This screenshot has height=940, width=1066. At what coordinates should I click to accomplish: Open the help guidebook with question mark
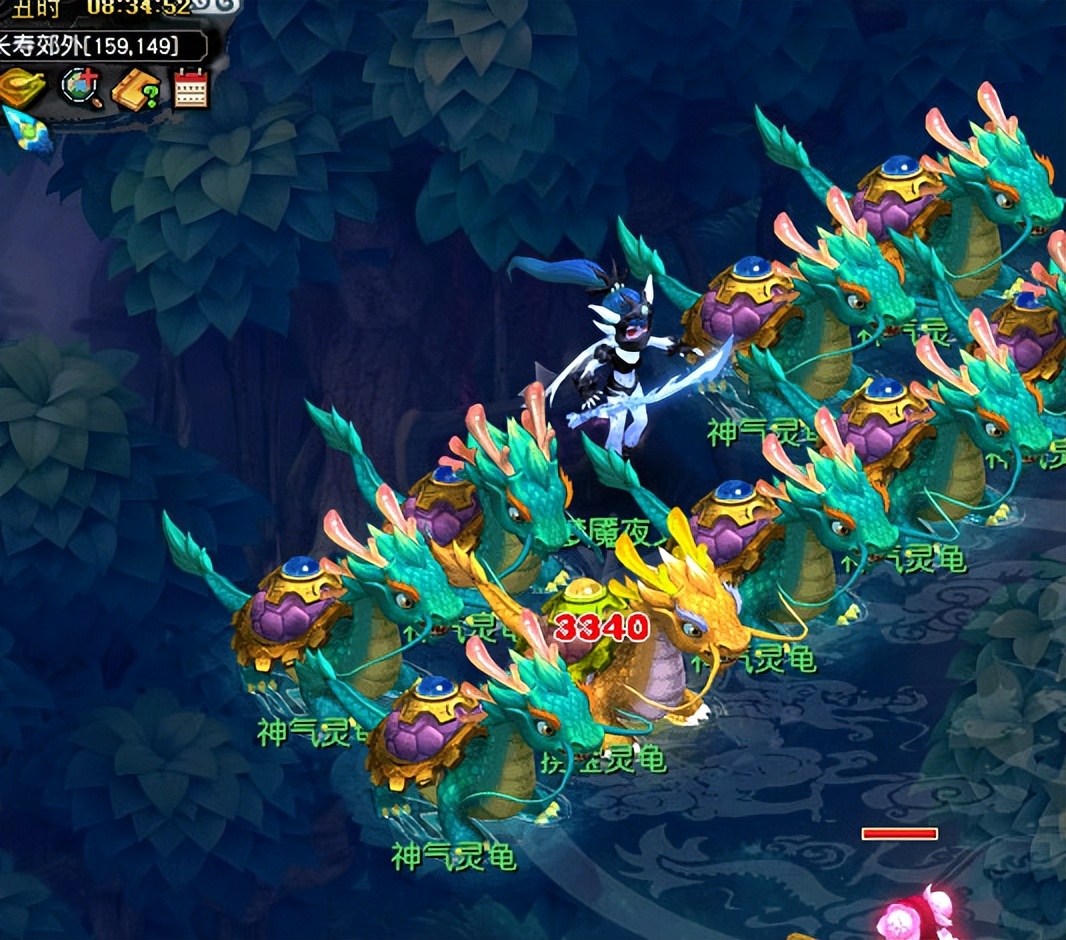click(x=135, y=90)
